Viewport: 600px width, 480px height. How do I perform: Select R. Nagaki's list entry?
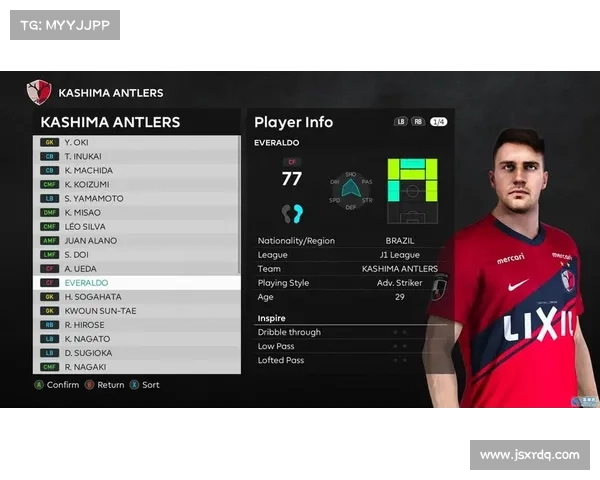click(x=135, y=367)
